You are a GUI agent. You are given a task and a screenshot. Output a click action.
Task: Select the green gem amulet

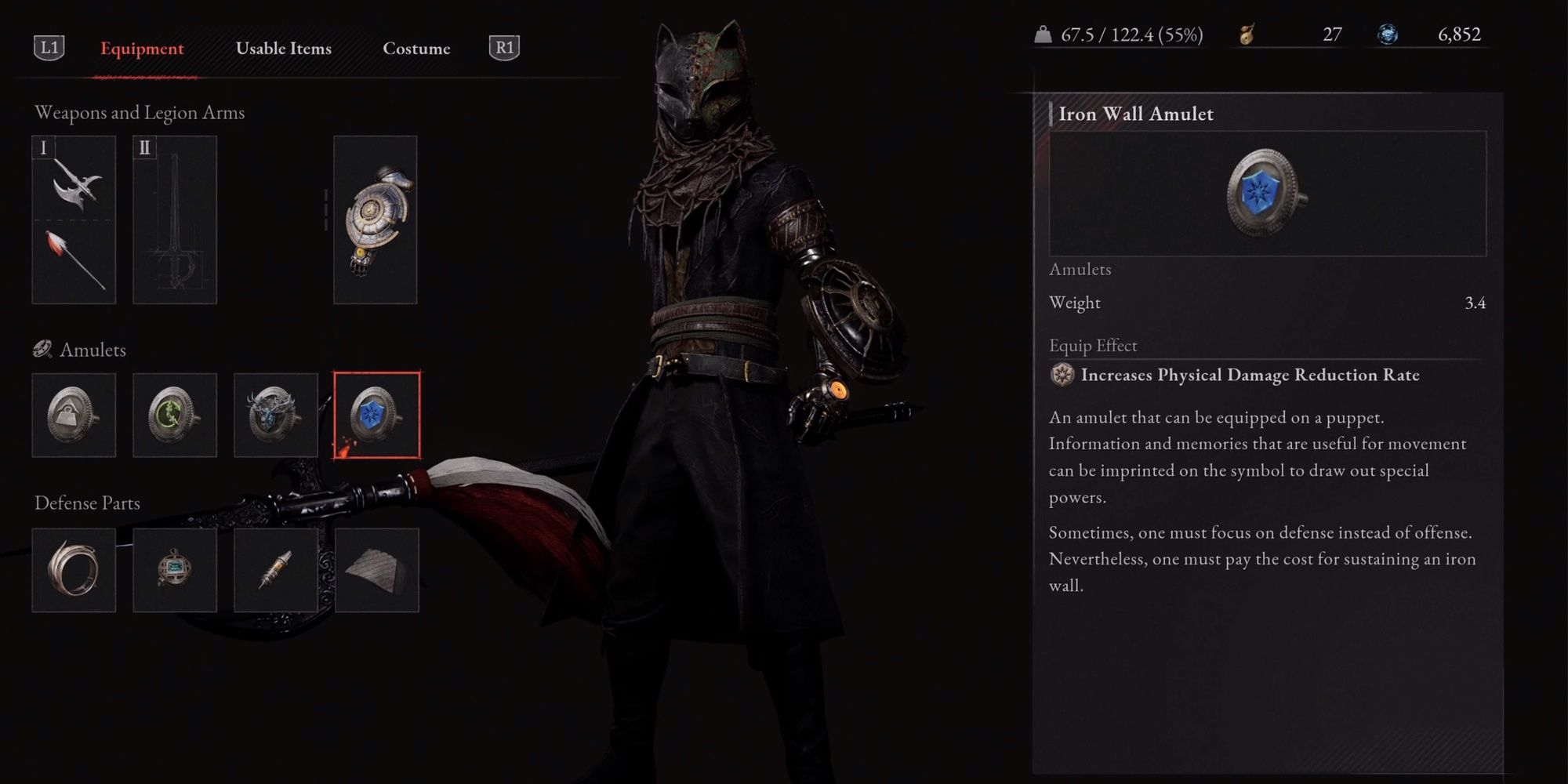[174, 416]
